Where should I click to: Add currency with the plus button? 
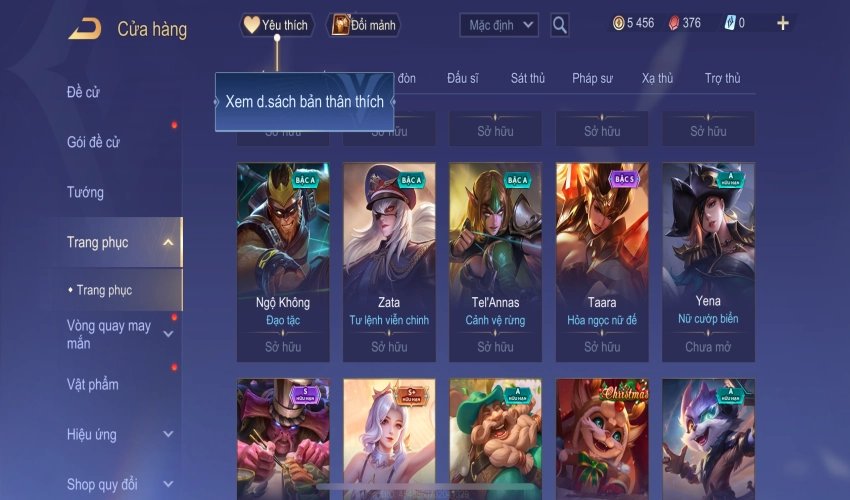click(782, 24)
